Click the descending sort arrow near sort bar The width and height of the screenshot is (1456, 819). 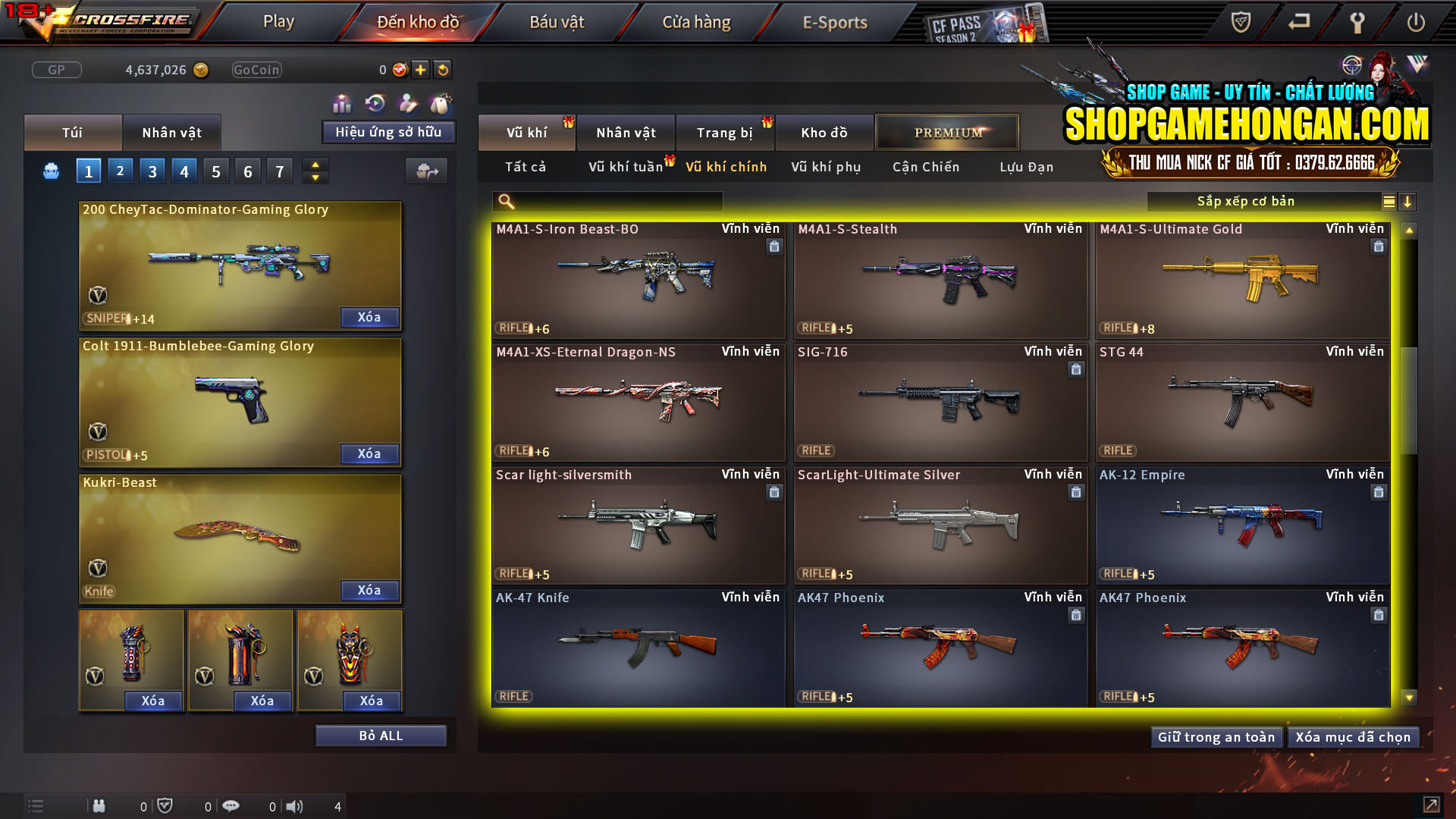pyautogui.click(x=1408, y=201)
